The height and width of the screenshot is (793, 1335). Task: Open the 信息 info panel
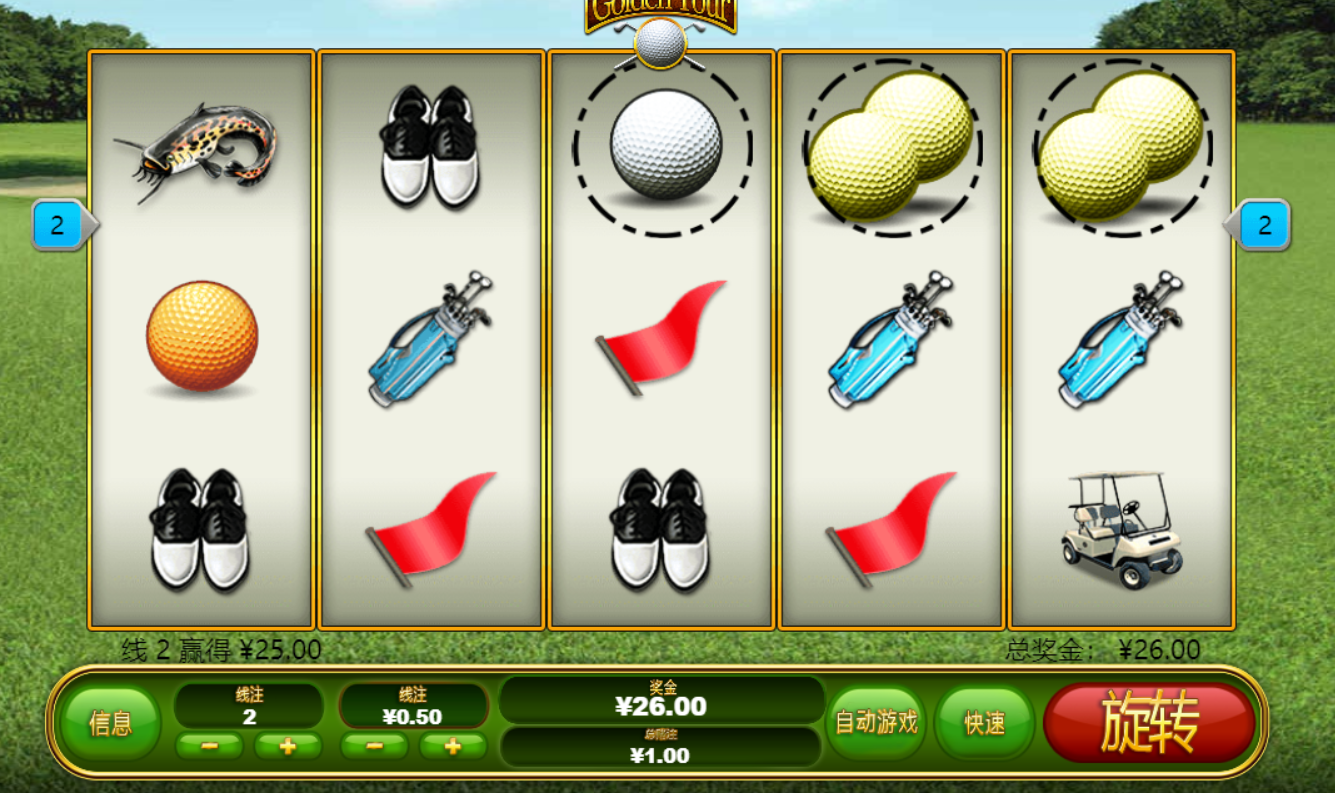110,723
